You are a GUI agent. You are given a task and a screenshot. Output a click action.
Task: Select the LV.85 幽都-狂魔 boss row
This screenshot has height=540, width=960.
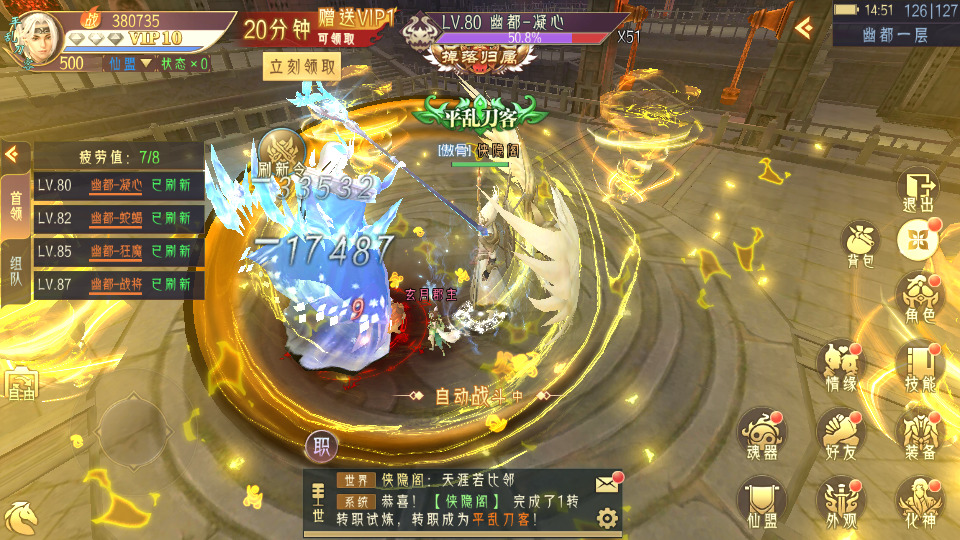click(x=119, y=252)
